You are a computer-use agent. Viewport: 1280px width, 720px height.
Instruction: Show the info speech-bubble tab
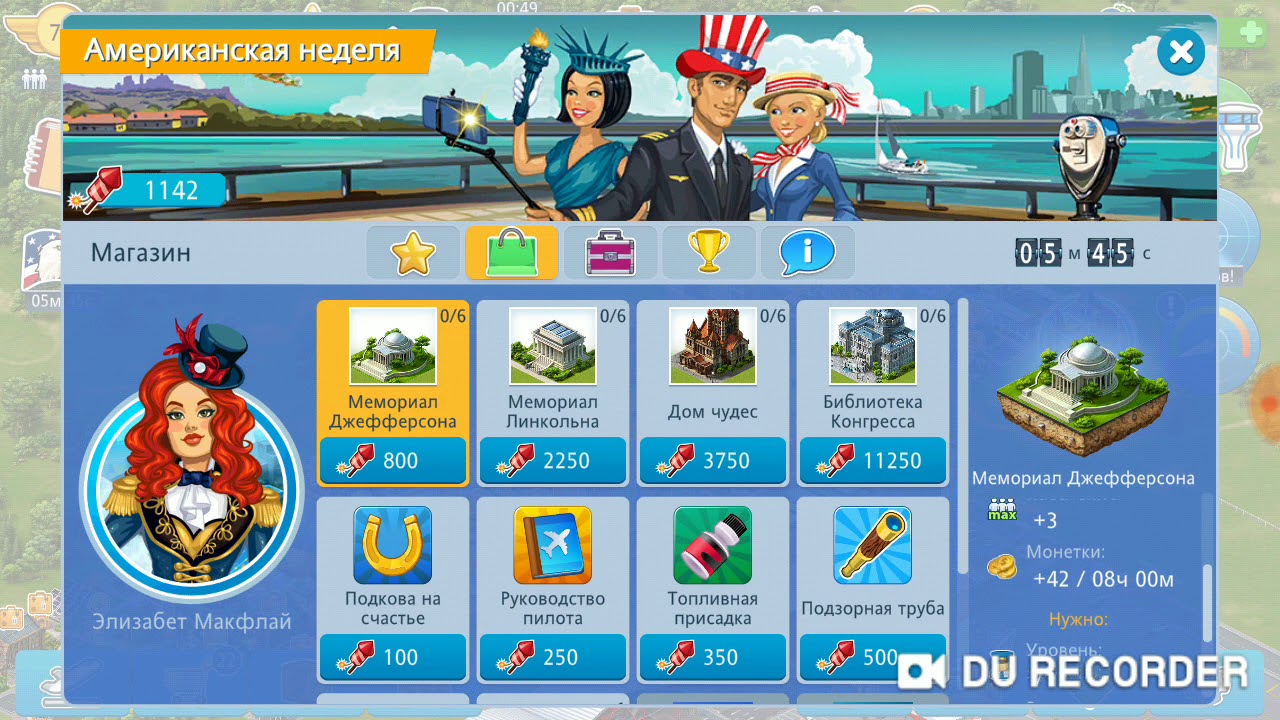(807, 252)
